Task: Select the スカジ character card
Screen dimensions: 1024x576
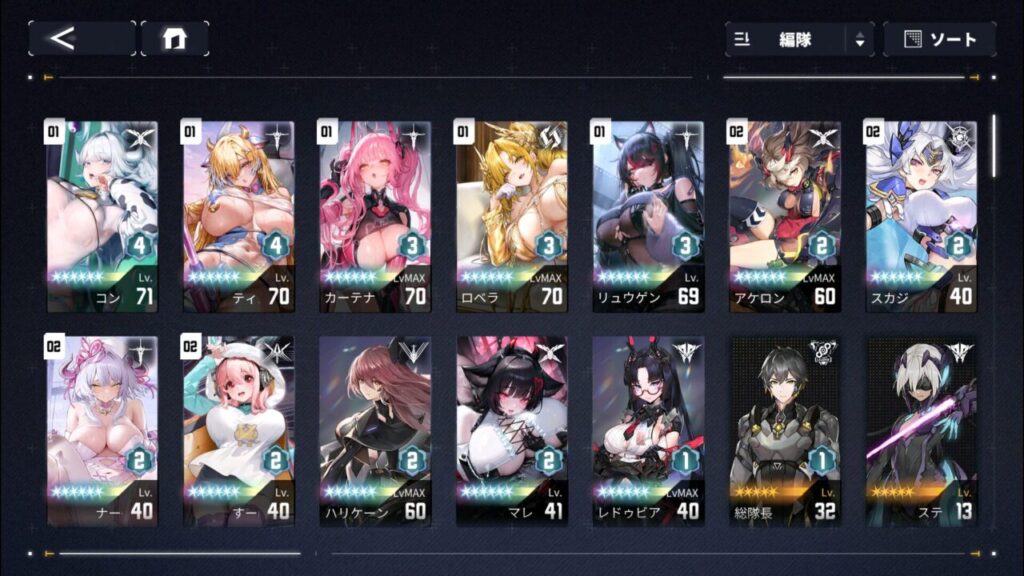Action: tap(921, 216)
